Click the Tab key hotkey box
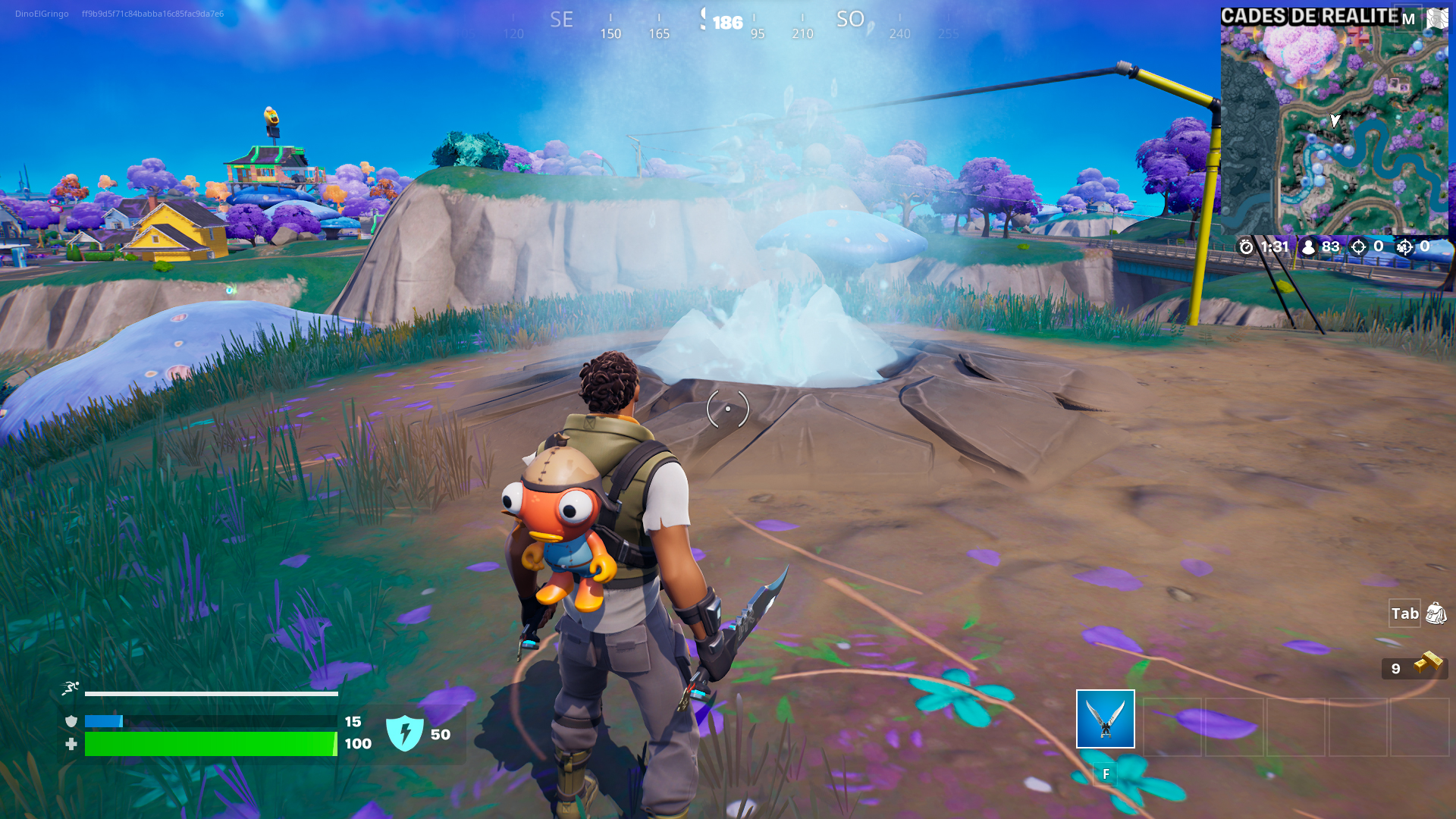Image resolution: width=1456 pixels, height=819 pixels. point(1405,614)
